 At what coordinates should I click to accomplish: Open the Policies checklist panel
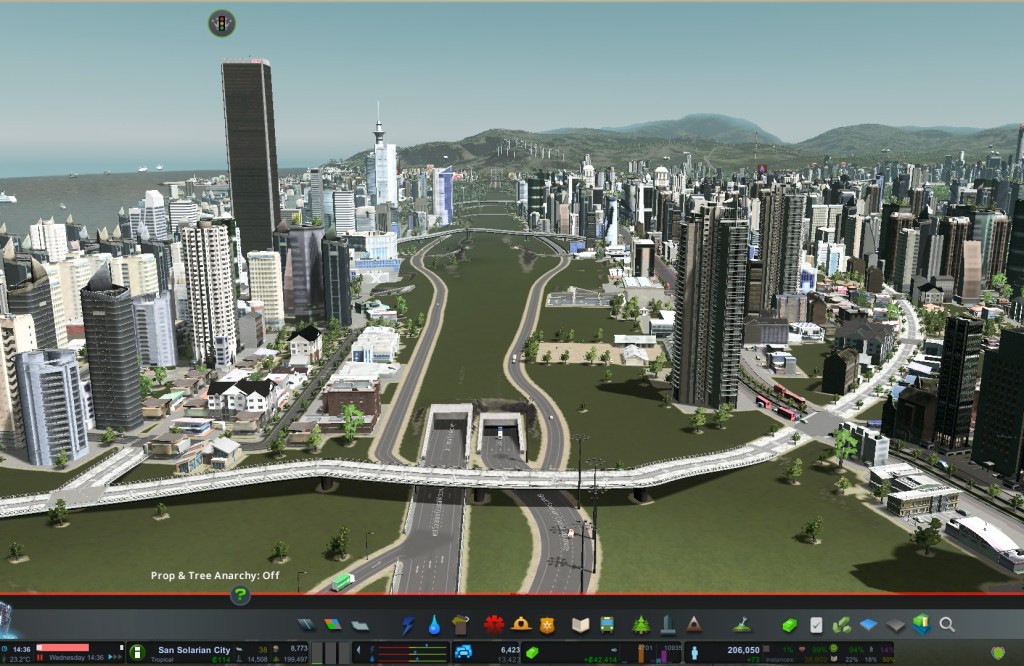click(816, 625)
